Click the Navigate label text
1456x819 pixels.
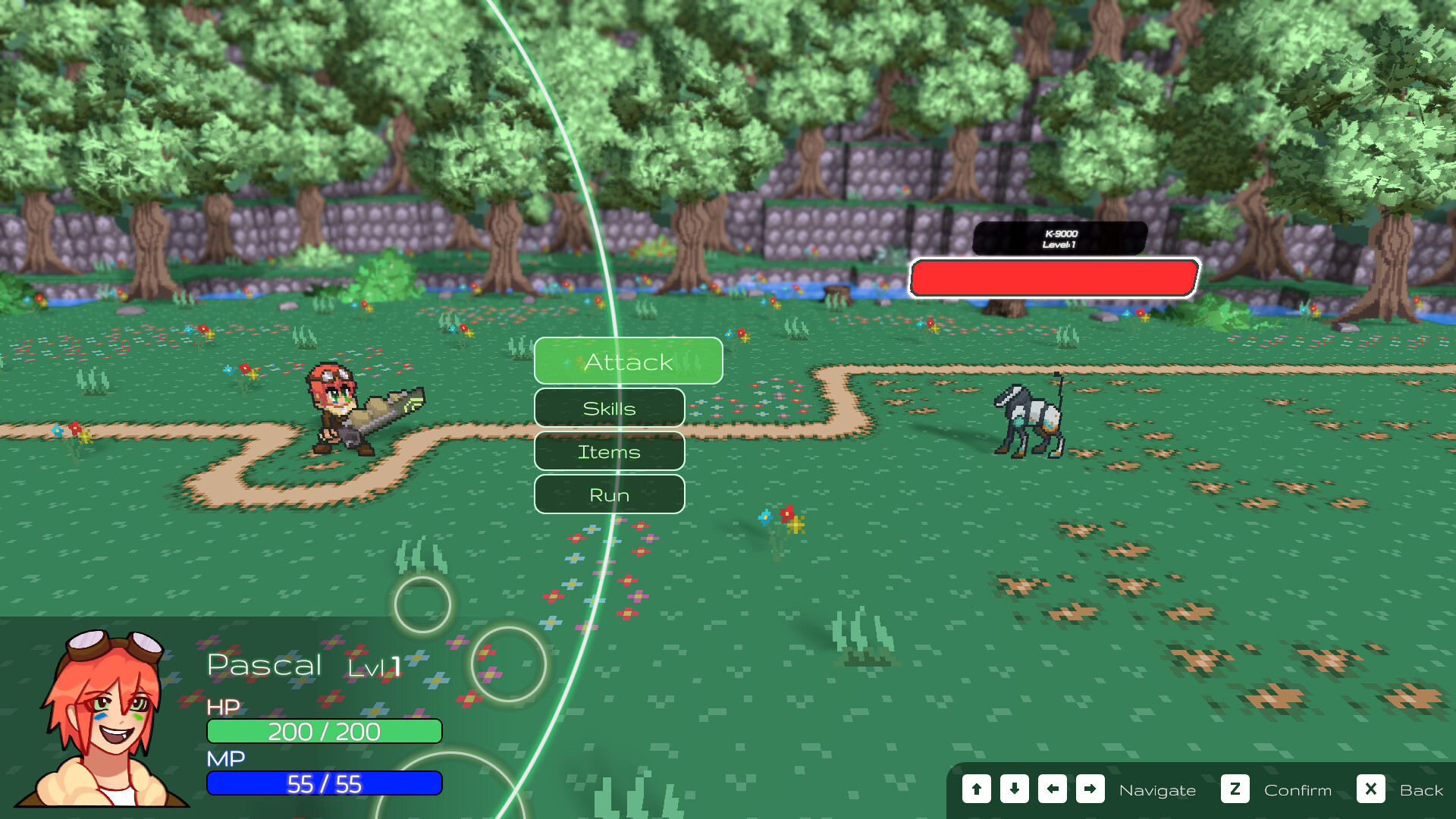point(1159,790)
